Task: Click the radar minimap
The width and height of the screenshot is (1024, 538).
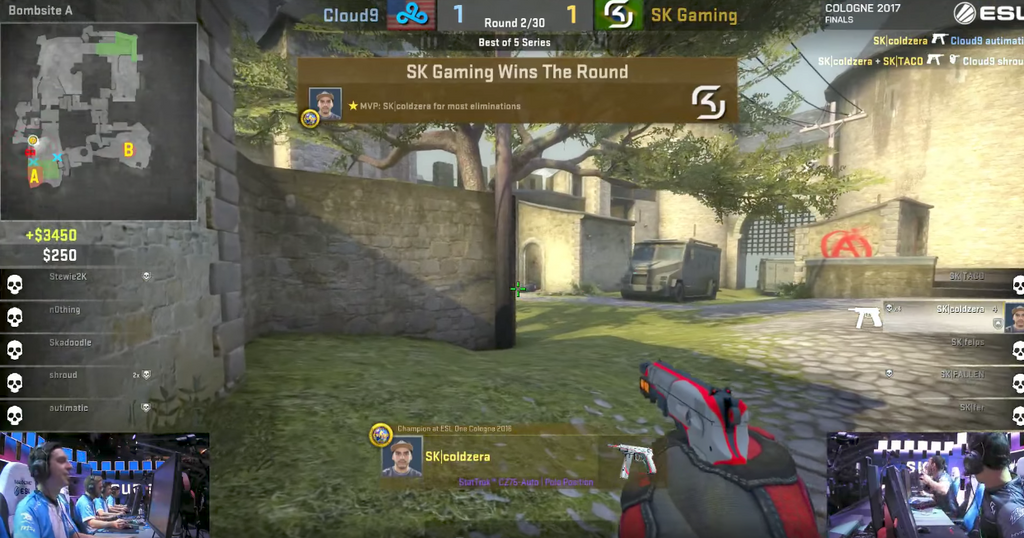Action: tap(98, 121)
